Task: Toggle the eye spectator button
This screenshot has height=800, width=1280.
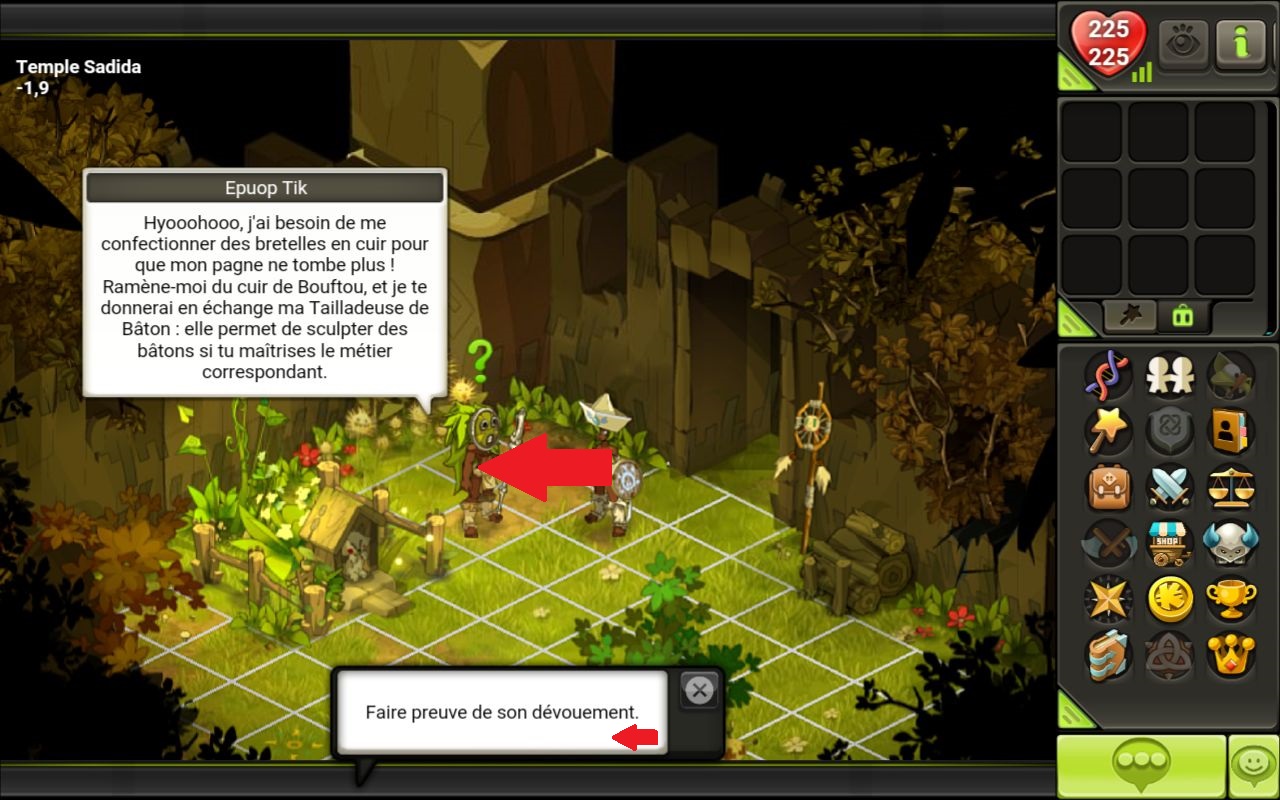Action: (x=1183, y=44)
